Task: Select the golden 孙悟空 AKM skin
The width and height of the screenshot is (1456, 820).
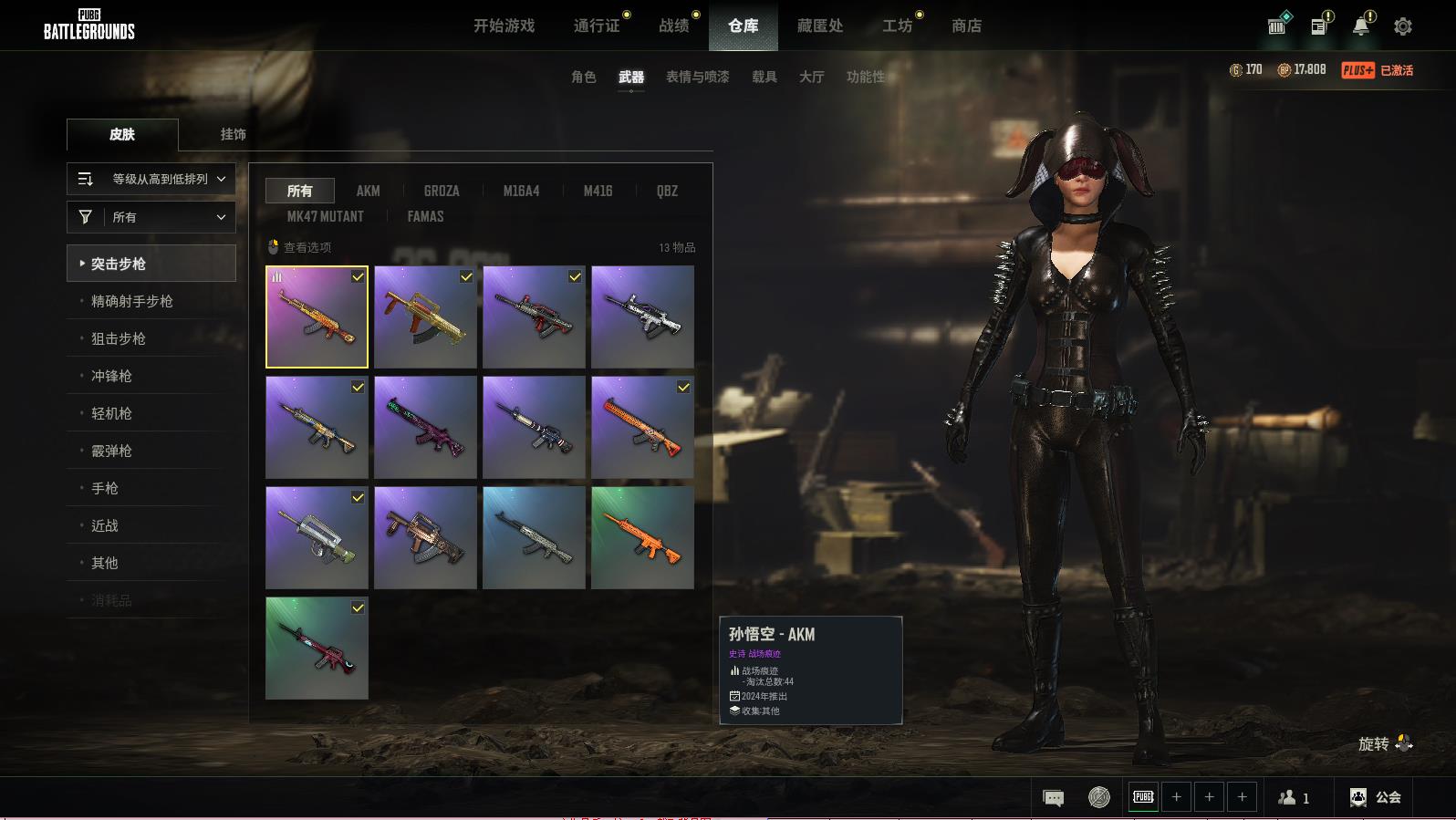Action: point(317,317)
